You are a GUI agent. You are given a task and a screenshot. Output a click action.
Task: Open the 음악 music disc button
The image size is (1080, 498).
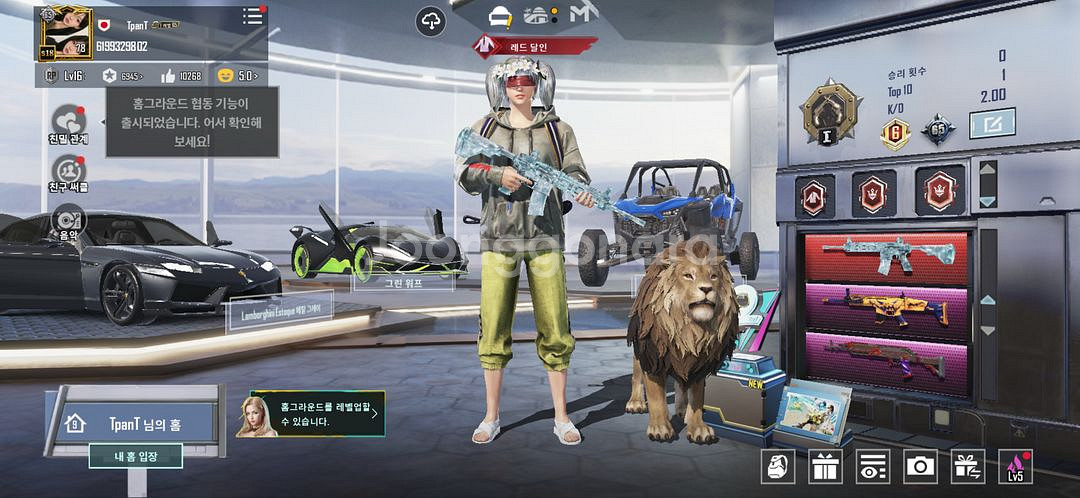click(68, 220)
